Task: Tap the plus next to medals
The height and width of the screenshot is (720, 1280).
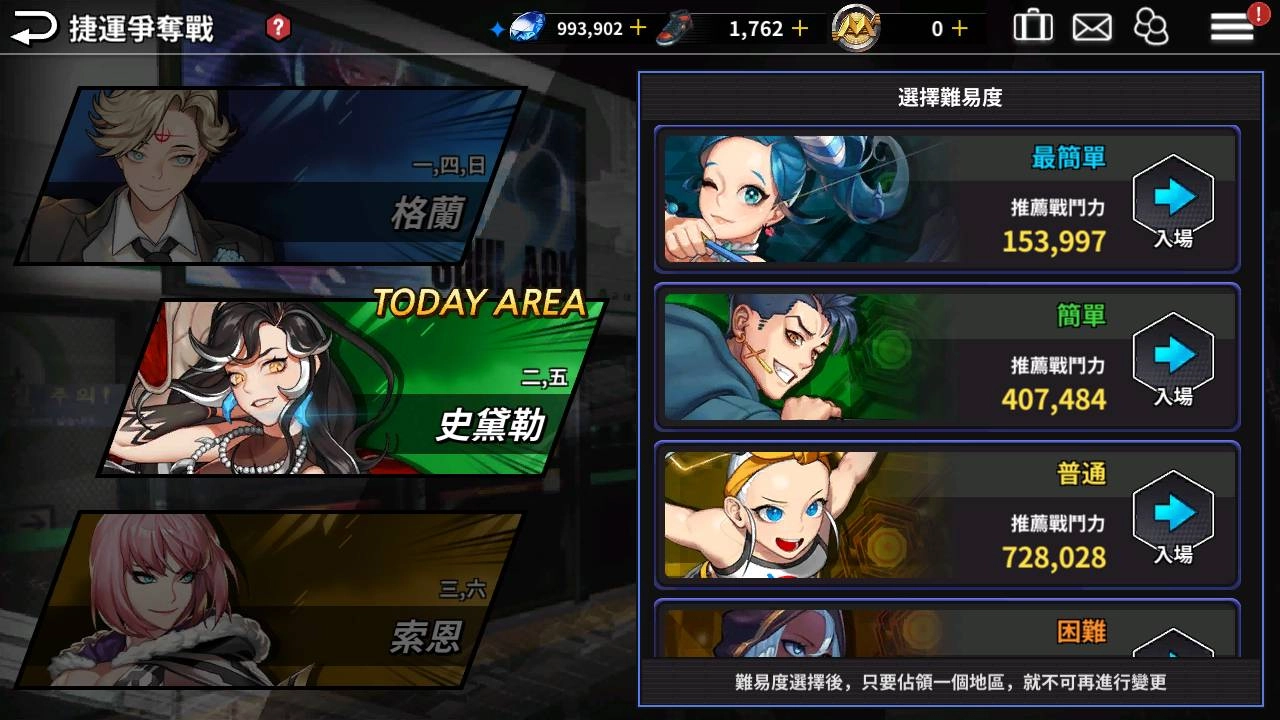Action: click(958, 29)
